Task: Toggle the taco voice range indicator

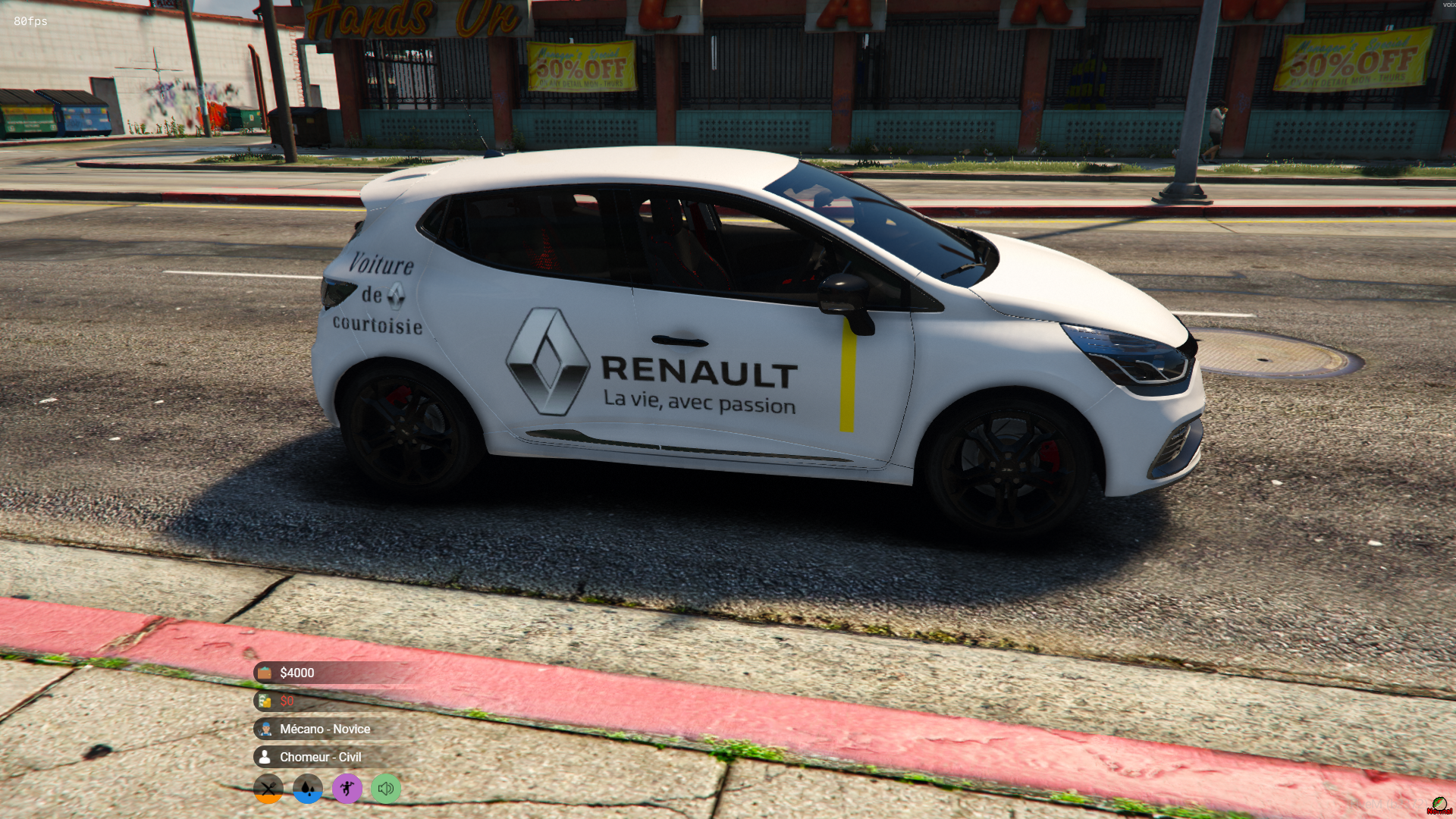Action: click(x=1440, y=802)
